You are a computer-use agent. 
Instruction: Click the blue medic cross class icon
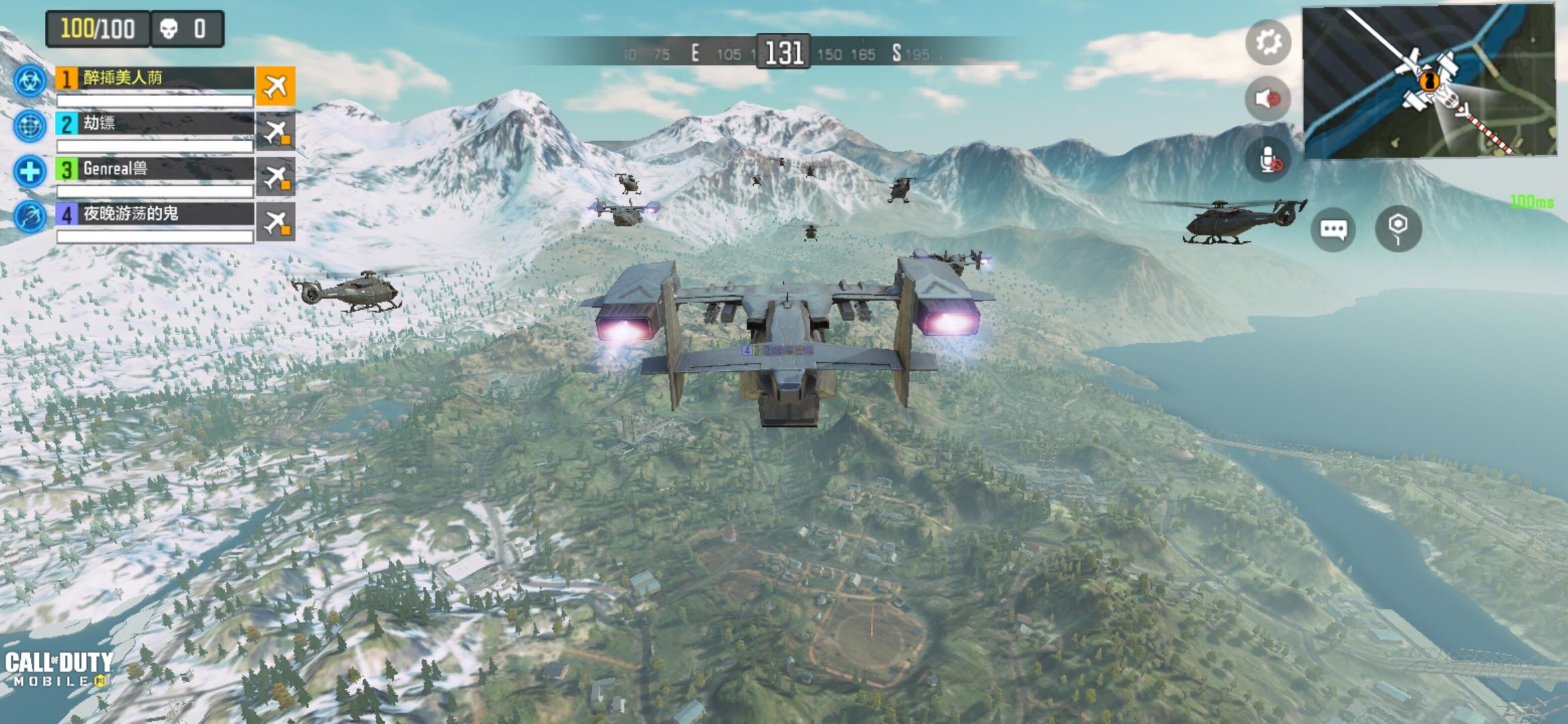30,172
